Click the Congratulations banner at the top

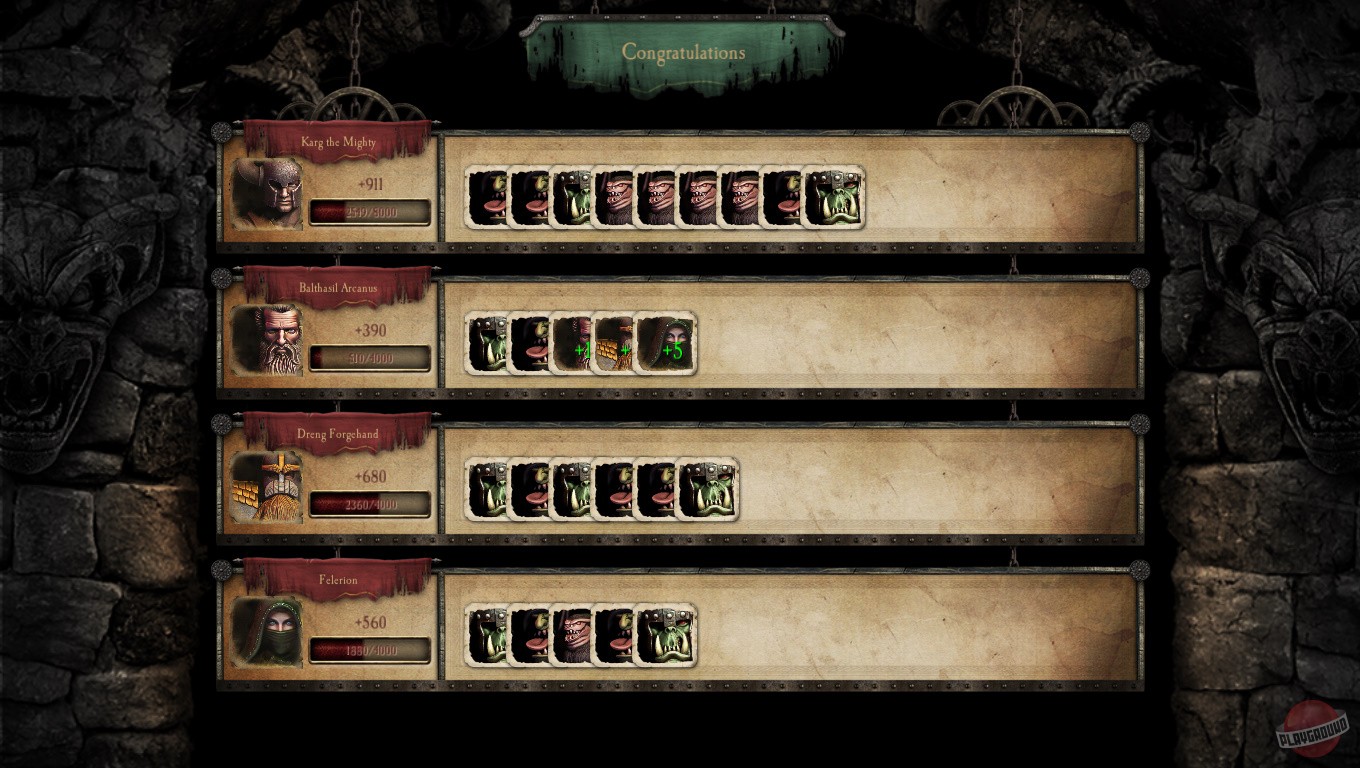coord(683,52)
